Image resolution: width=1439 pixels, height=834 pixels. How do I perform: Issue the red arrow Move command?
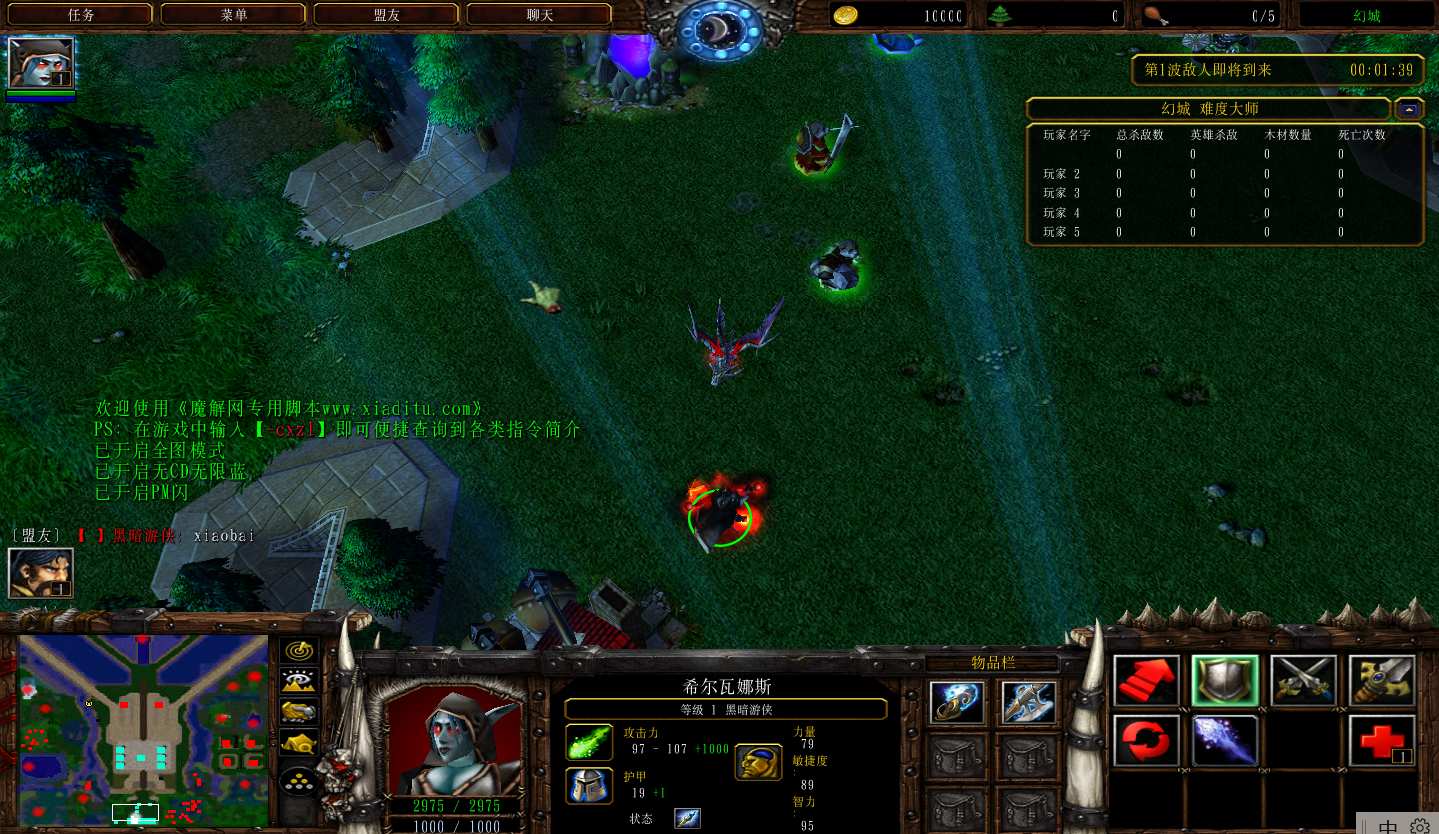pyautogui.click(x=1146, y=681)
